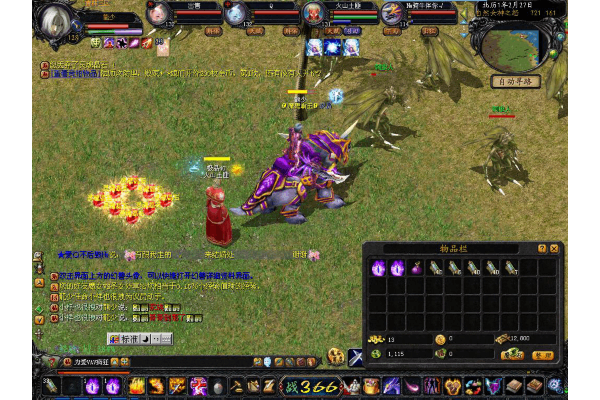The width and height of the screenshot is (600, 400).
Task: Activate the purple eye skill on hotbar
Action: click(x=92, y=386)
